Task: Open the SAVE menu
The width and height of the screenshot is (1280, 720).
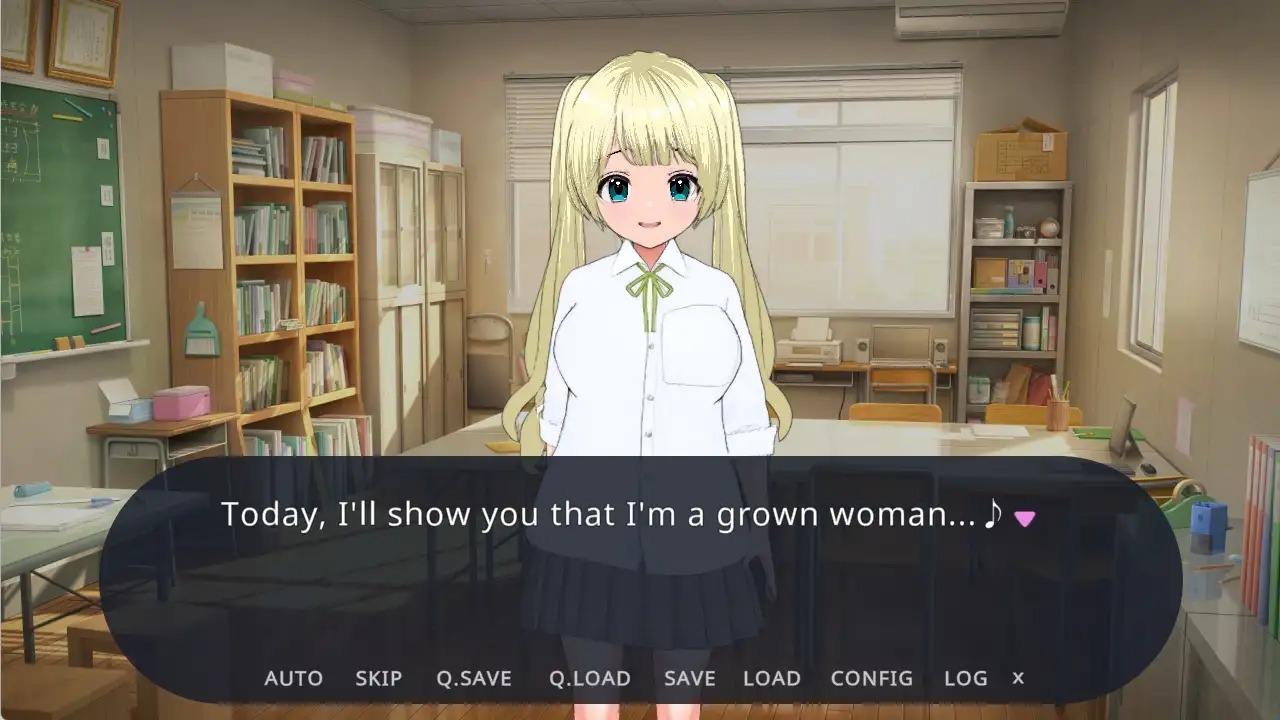Action: click(690, 678)
